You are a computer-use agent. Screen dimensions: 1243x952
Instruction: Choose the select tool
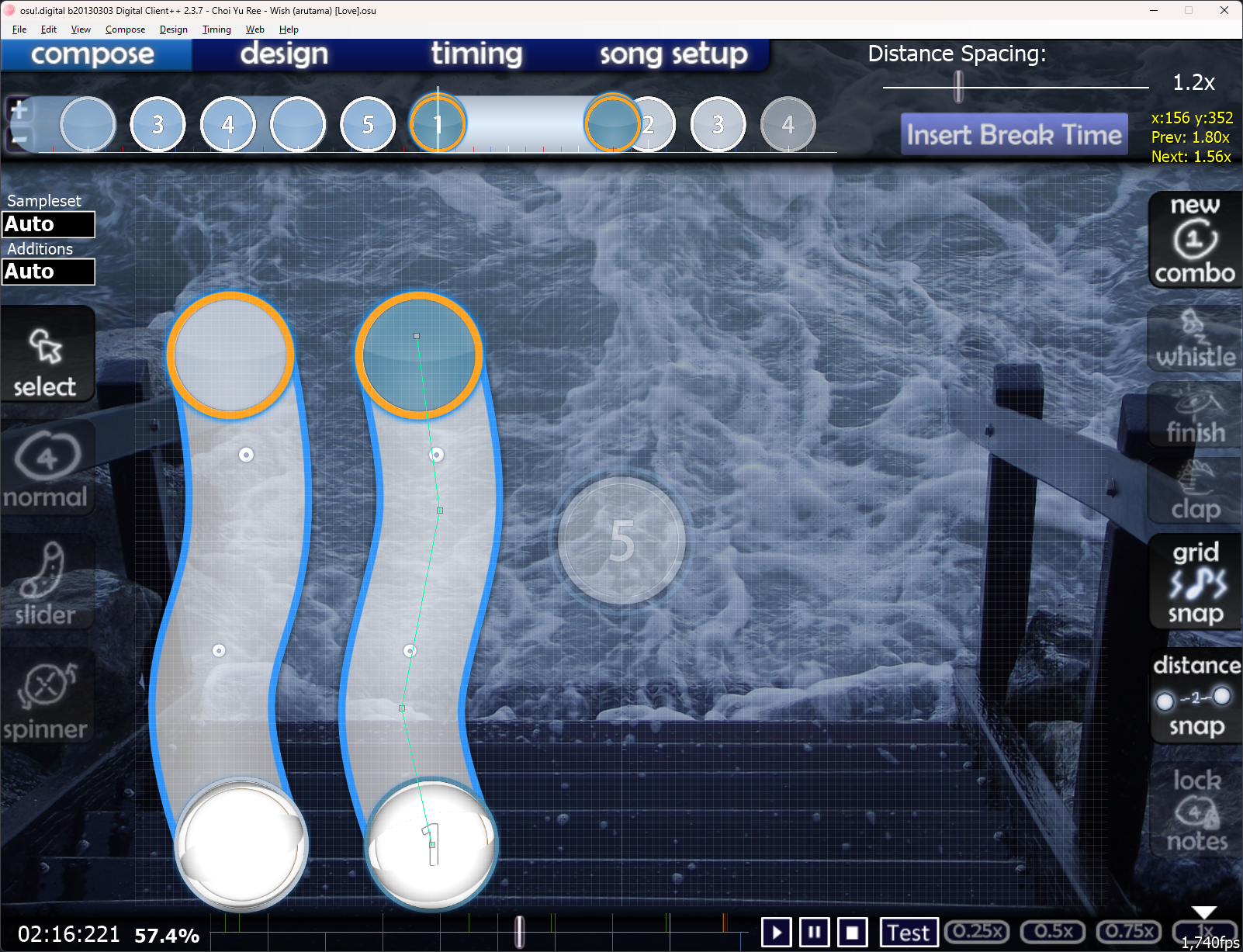[47, 361]
